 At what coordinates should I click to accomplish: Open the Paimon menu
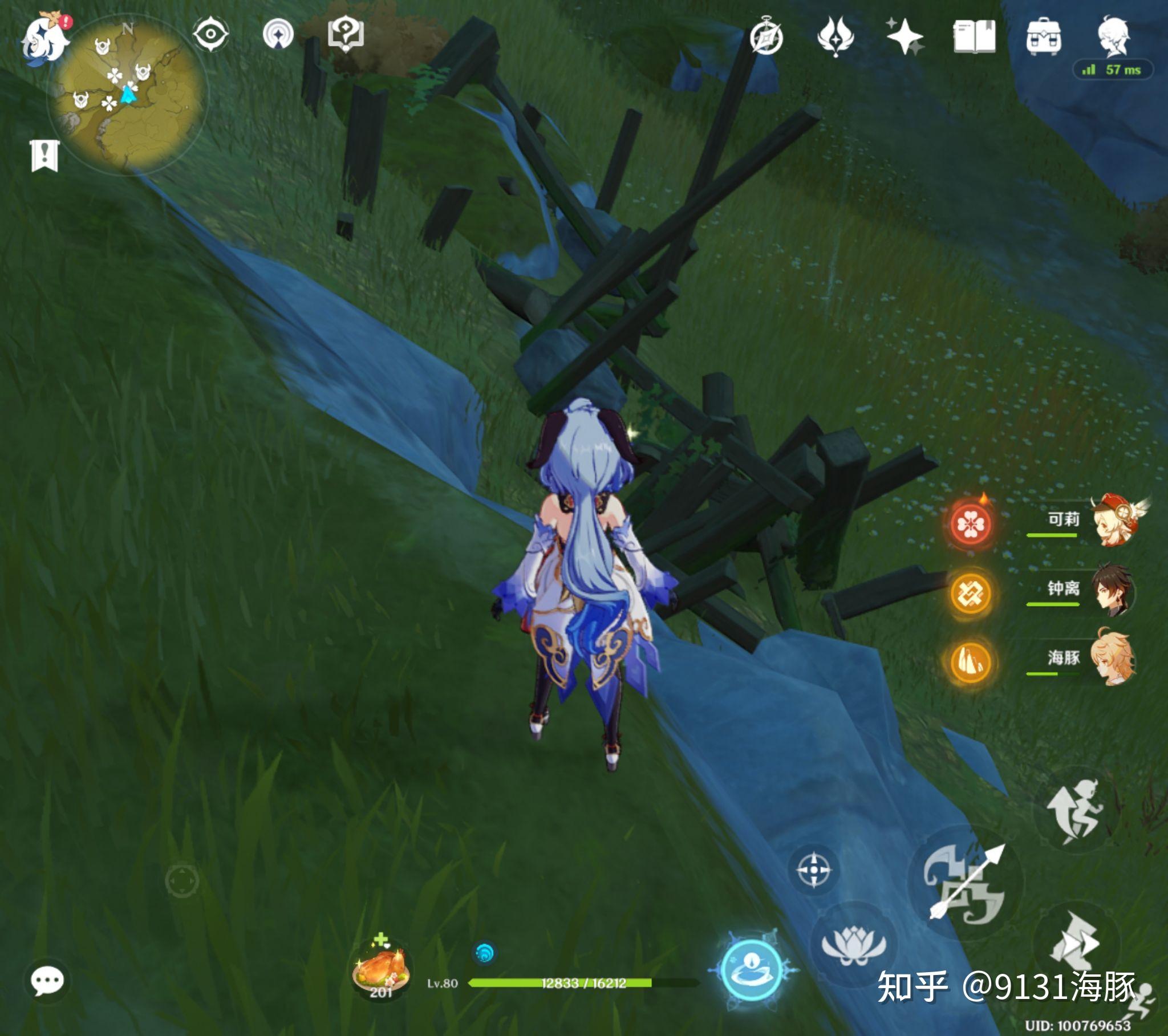44,39
